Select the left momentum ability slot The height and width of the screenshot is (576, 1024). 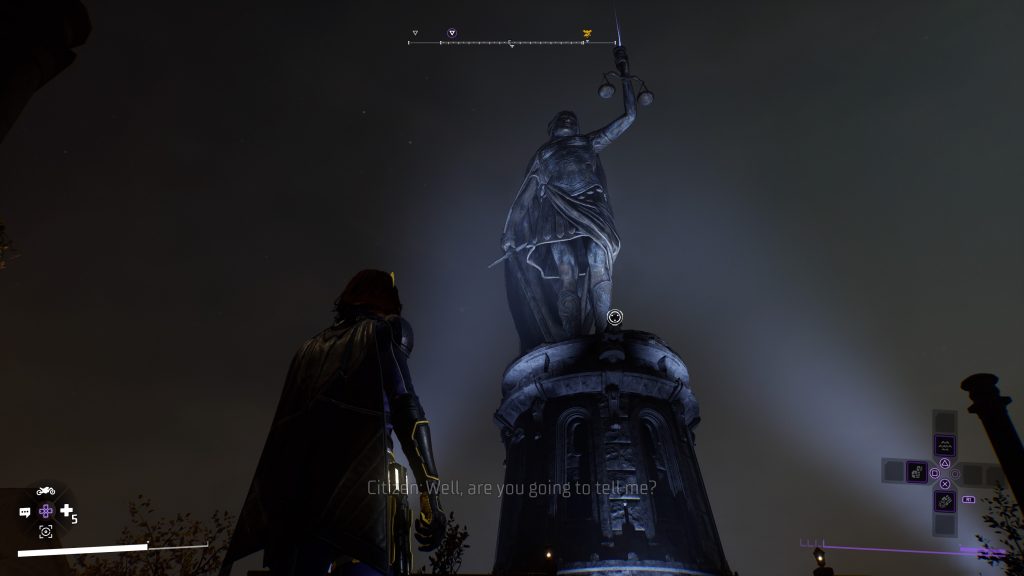click(x=915, y=470)
